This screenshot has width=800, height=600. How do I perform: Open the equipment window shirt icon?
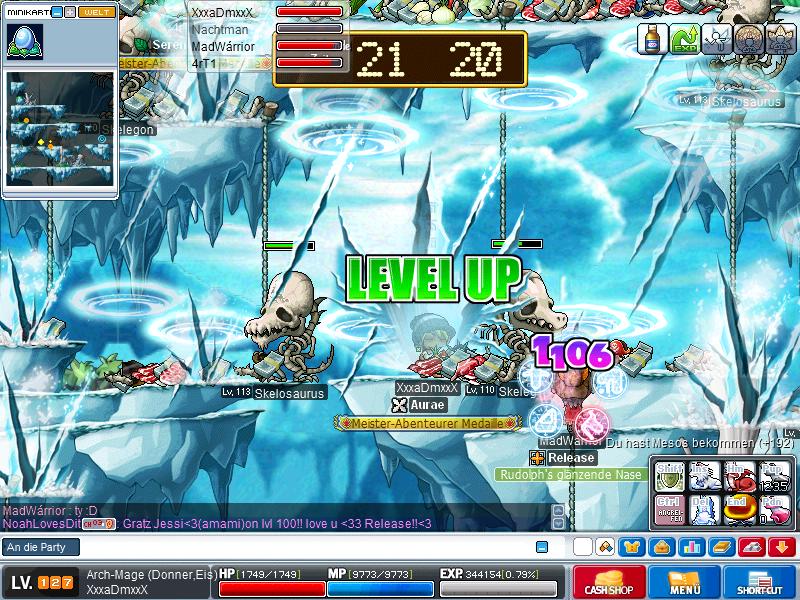632,547
